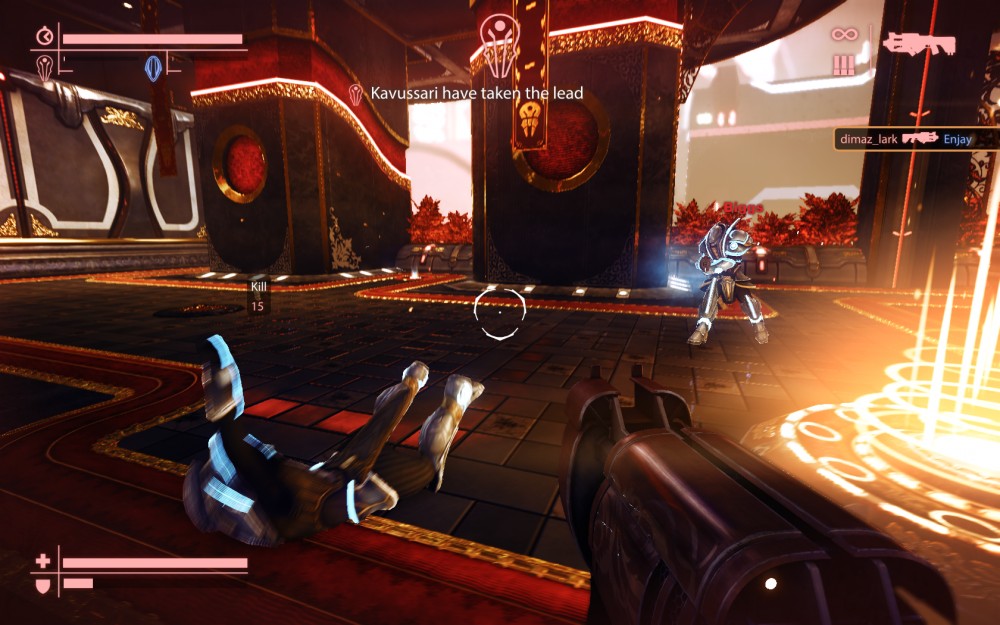Select the shotgun weapon icon
1000x625 pixels.
pyautogui.click(x=918, y=43)
